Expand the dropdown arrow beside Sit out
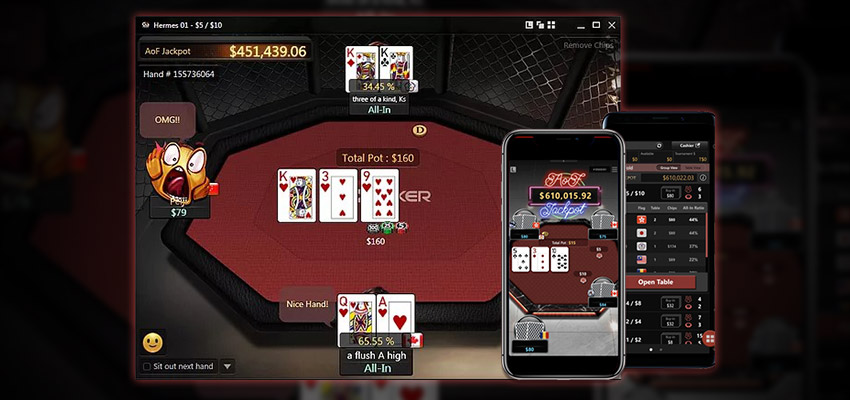This screenshot has height=400, width=850. pos(227,366)
